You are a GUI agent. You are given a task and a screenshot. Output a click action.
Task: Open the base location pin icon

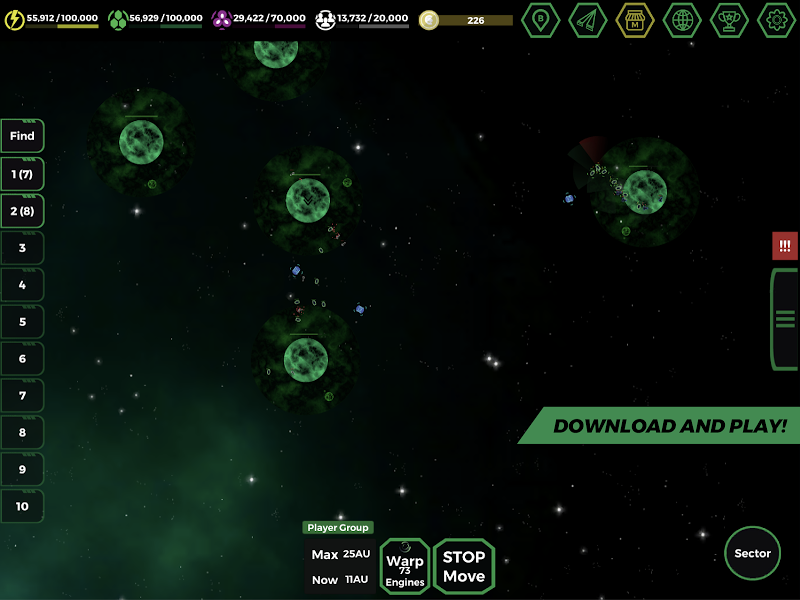click(x=541, y=20)
